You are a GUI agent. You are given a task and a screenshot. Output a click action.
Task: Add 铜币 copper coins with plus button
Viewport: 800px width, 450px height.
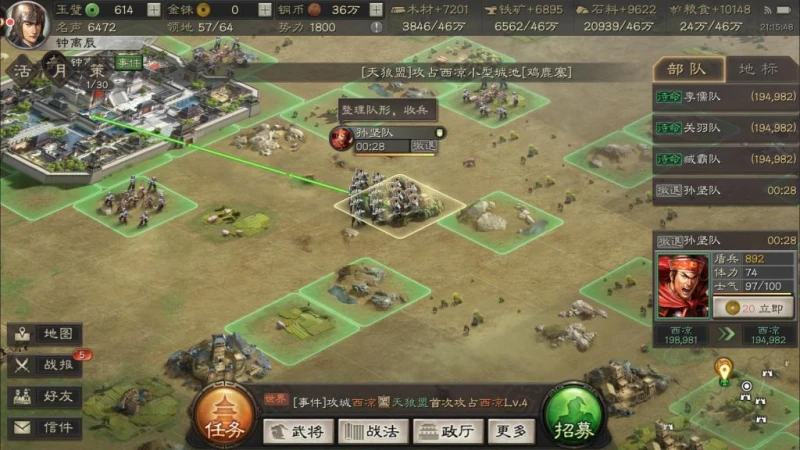pos(378,9)
